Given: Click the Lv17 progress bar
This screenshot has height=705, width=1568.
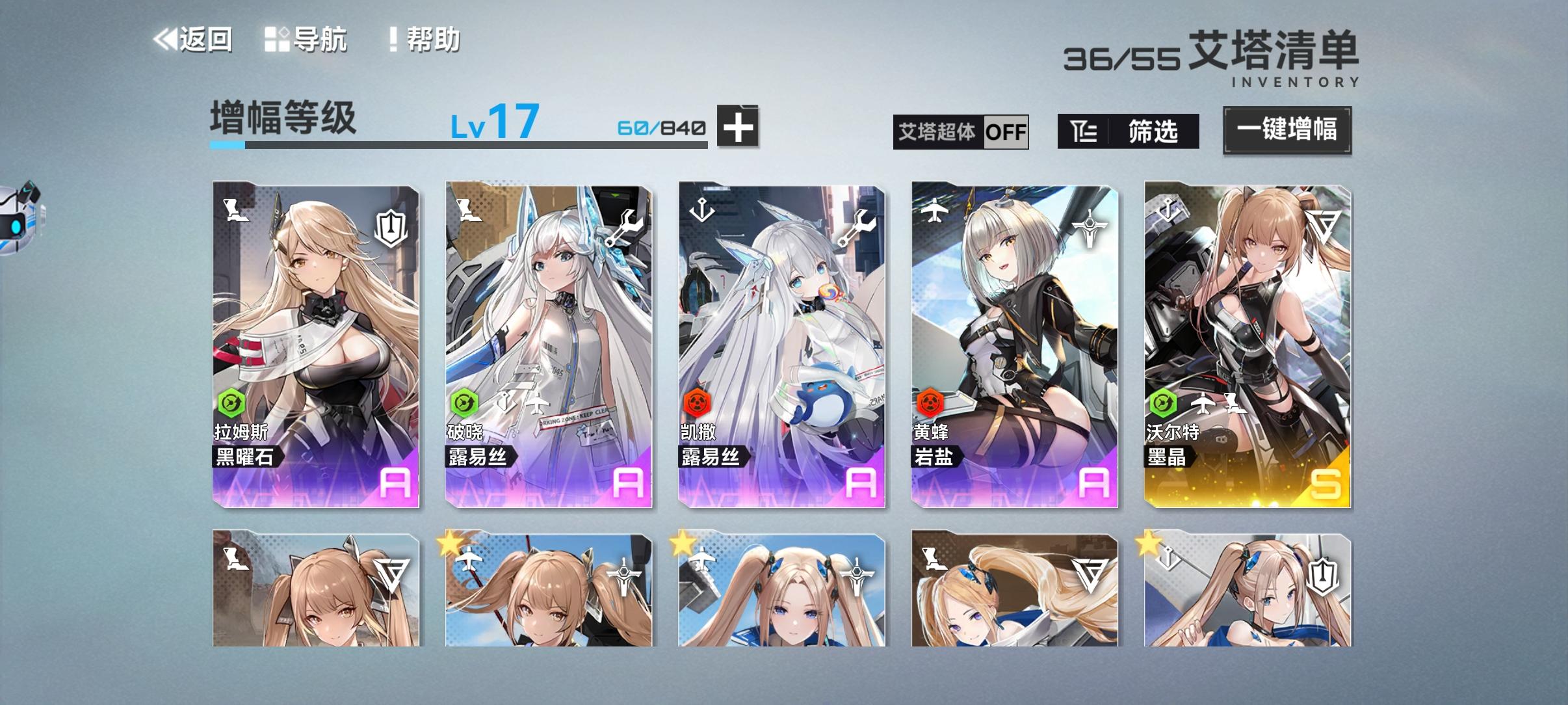Looking at the screenshot, I should [x=455, y=146].
